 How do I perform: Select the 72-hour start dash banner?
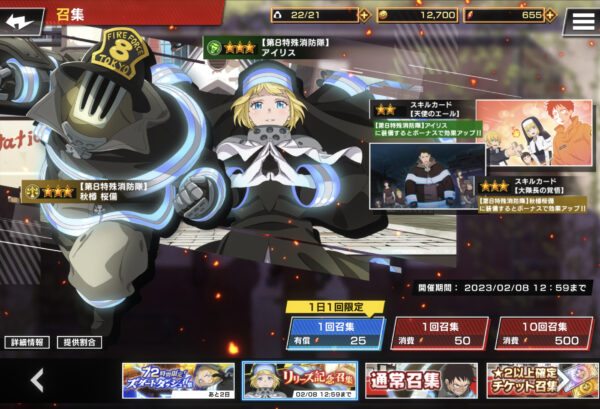coord(178,380)
